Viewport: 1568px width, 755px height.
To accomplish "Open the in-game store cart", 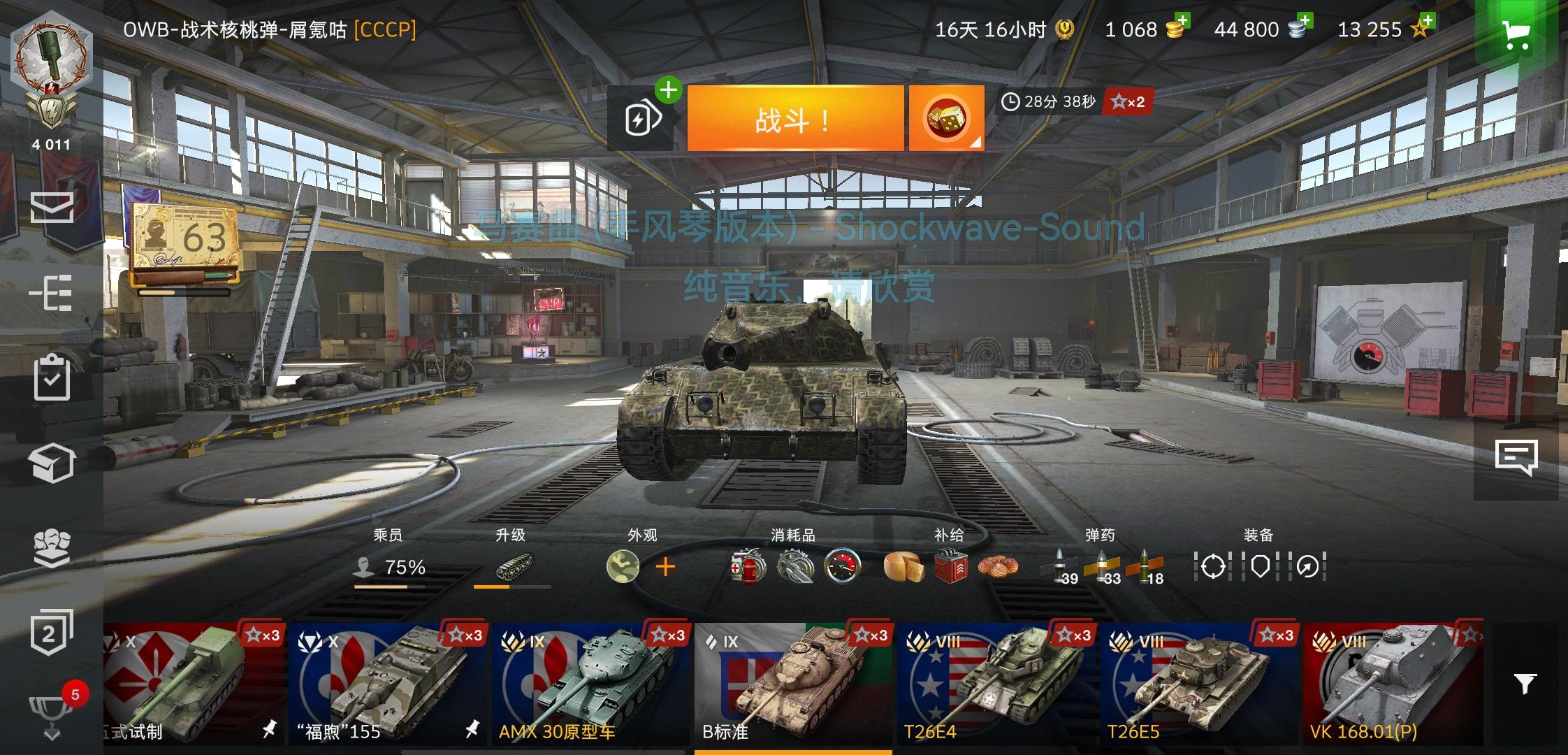I will (1518, 36).
